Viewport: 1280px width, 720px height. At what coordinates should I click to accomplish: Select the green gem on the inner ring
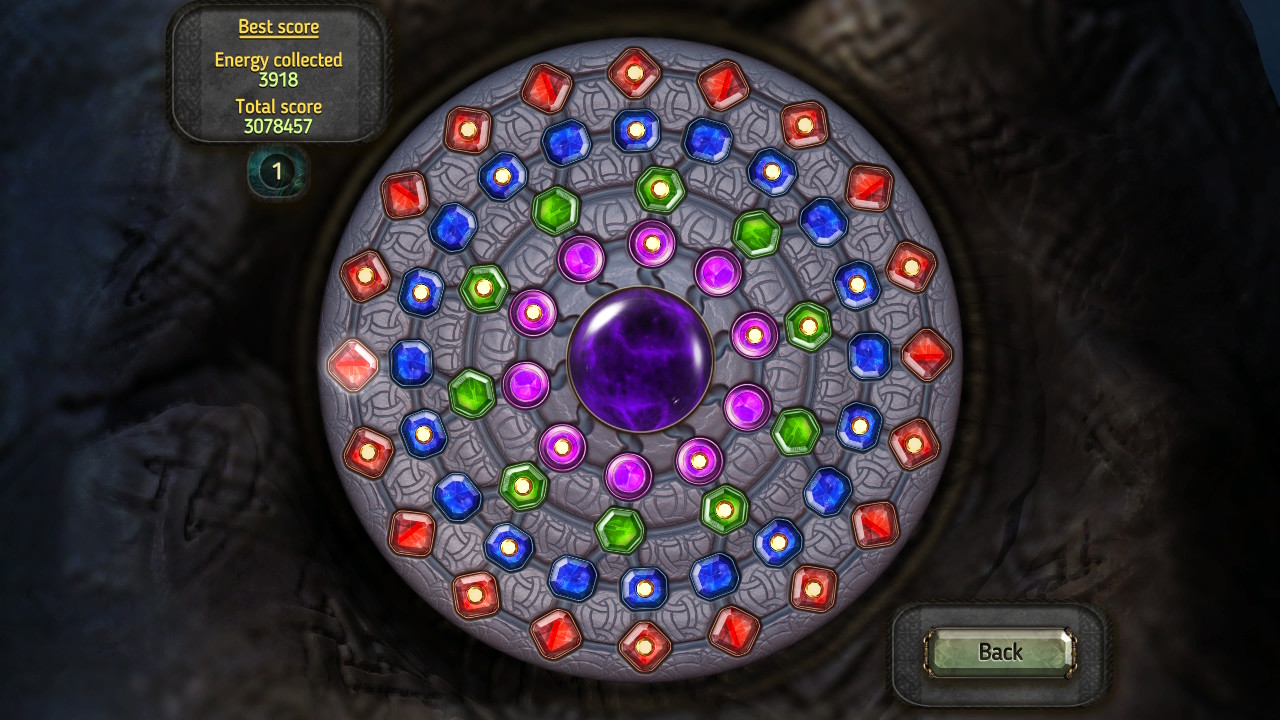click(x=556, y=209)
